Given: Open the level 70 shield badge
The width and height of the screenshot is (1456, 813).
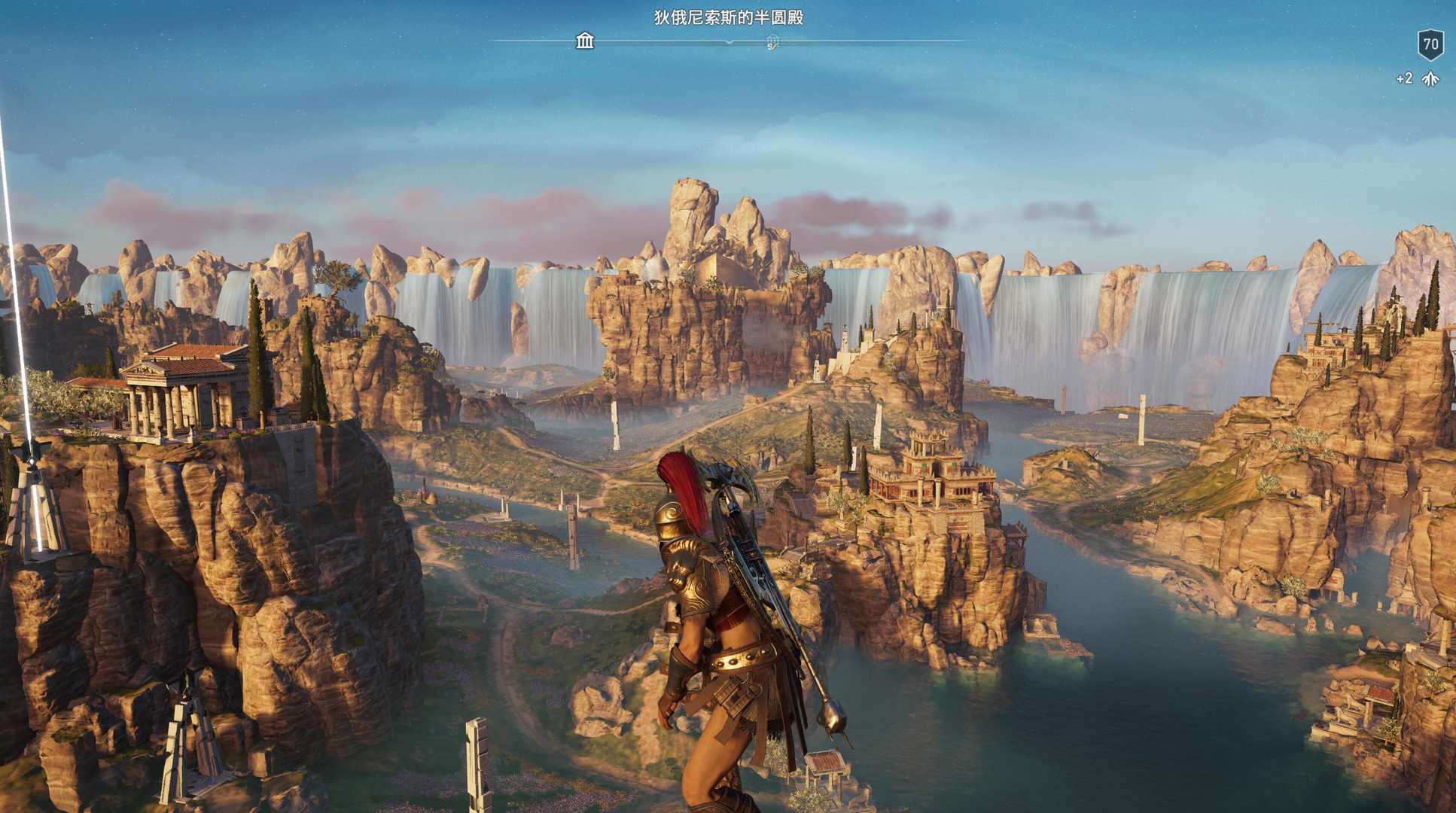Looking at the screenshot, I should click(x=1430, y=44).
